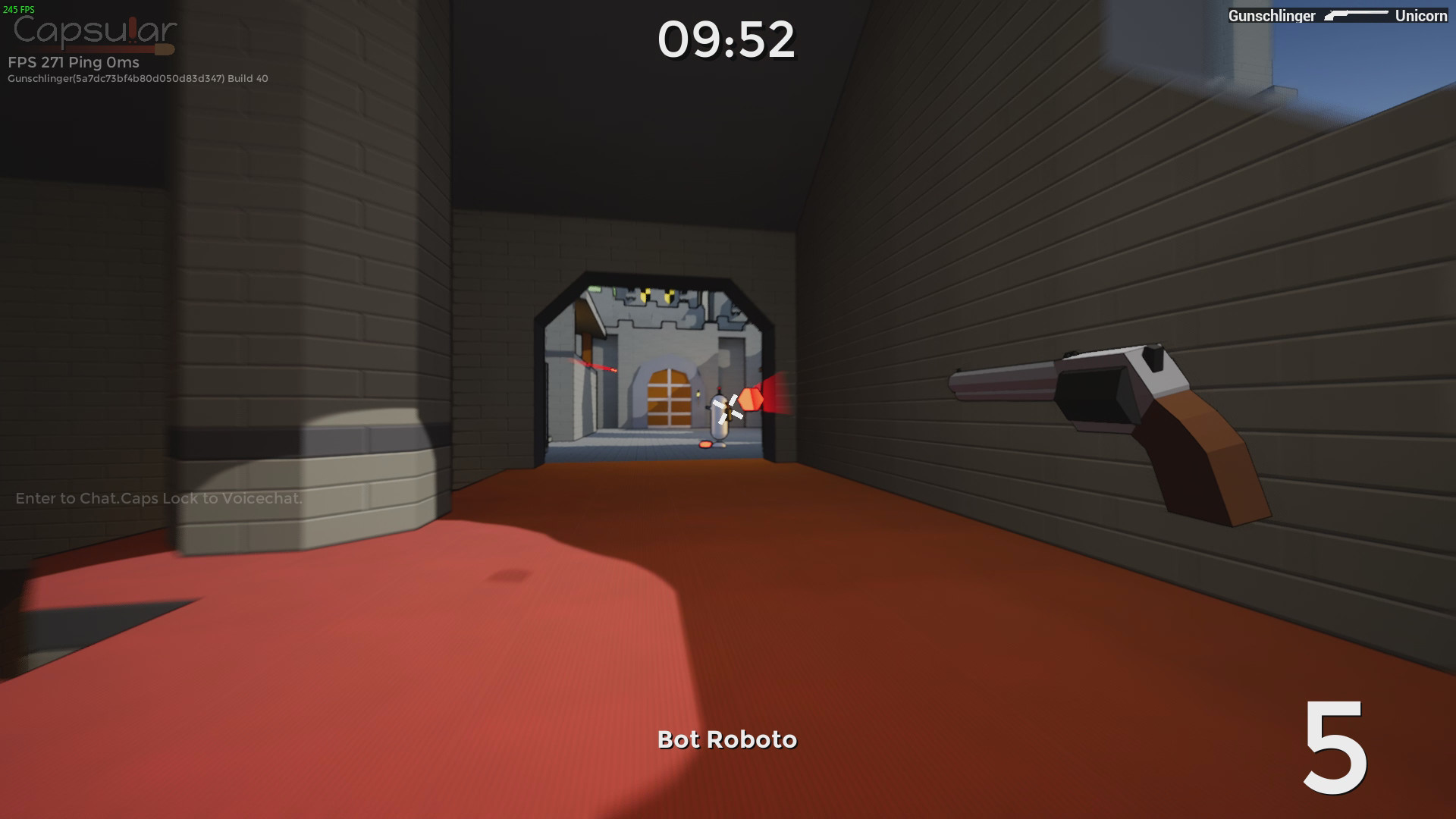This screenshot has height=819, width=1456.
Task: Click the crosshair at screen center
Action: [728, 409]
